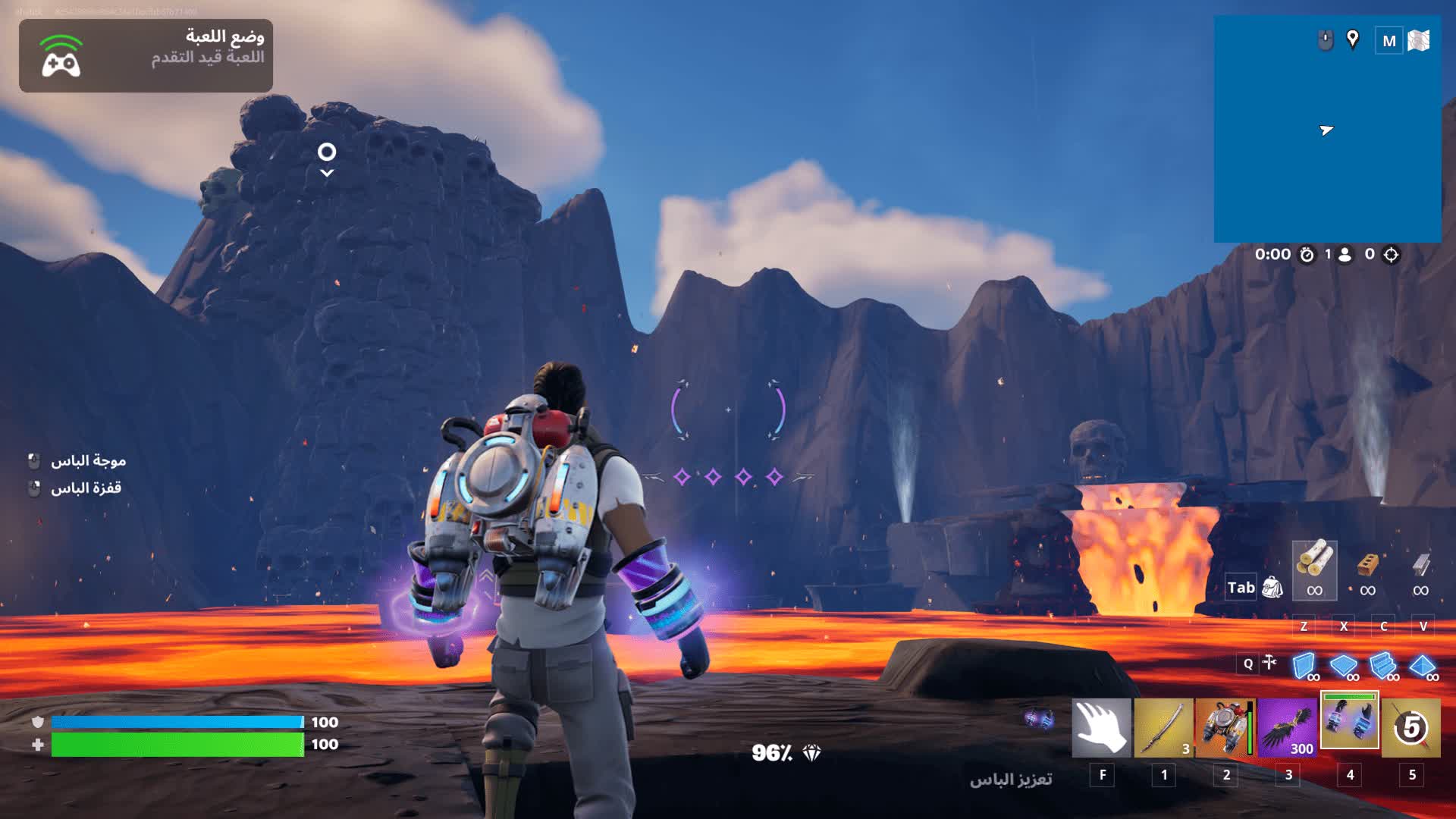Select the stairs building piece
This screenshot has width=1456, height=819.
(x=1383, y=666)
